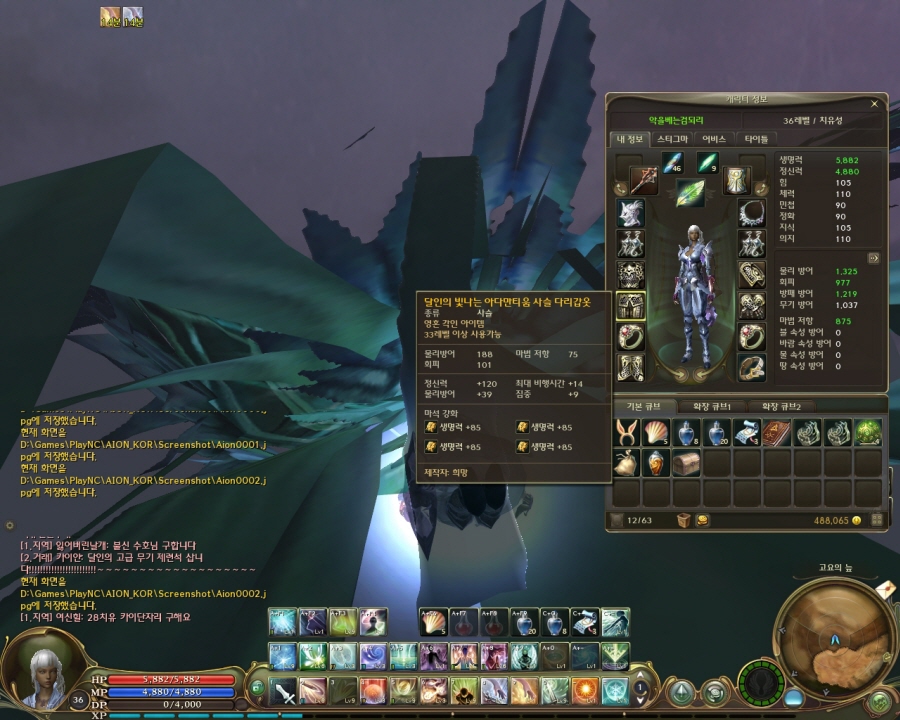900x720 pixels.
Task: Switch to the 확장 큐브2 inventory tab
Action: point(788,407)
